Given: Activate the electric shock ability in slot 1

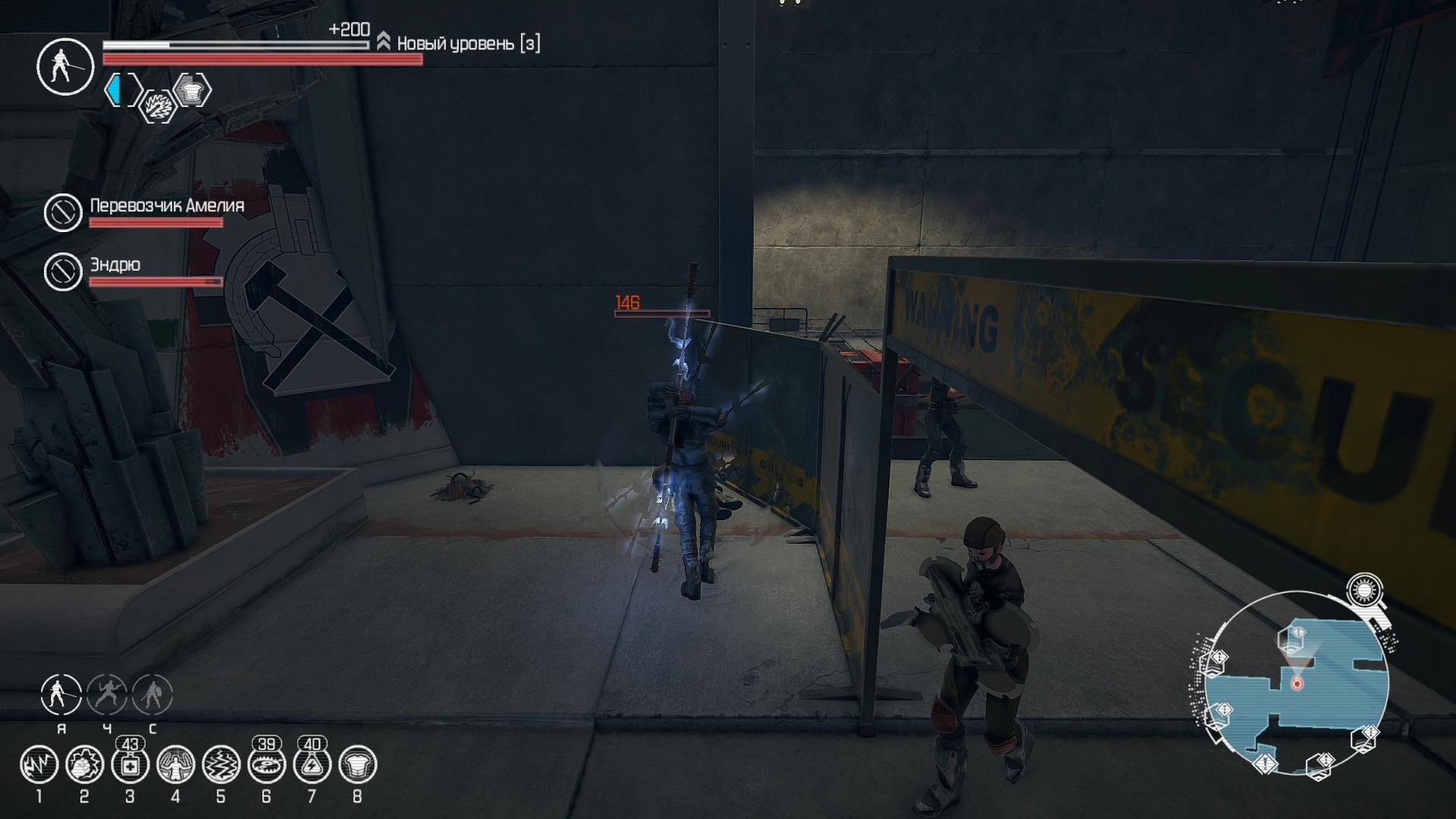Looking at the screenshot, I should point(39,765).
